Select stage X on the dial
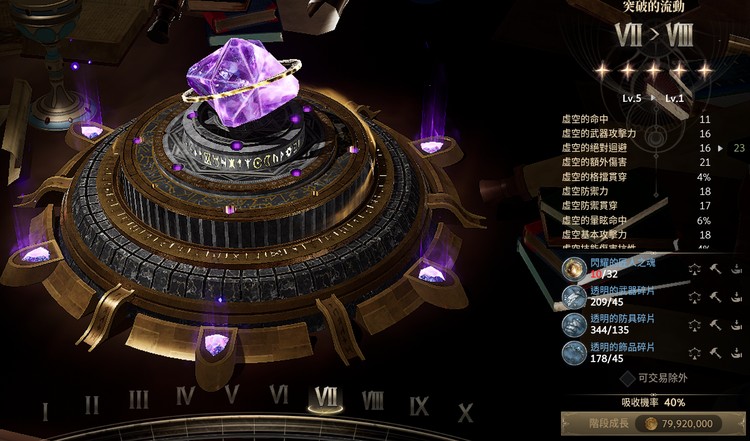 point(465,411)
